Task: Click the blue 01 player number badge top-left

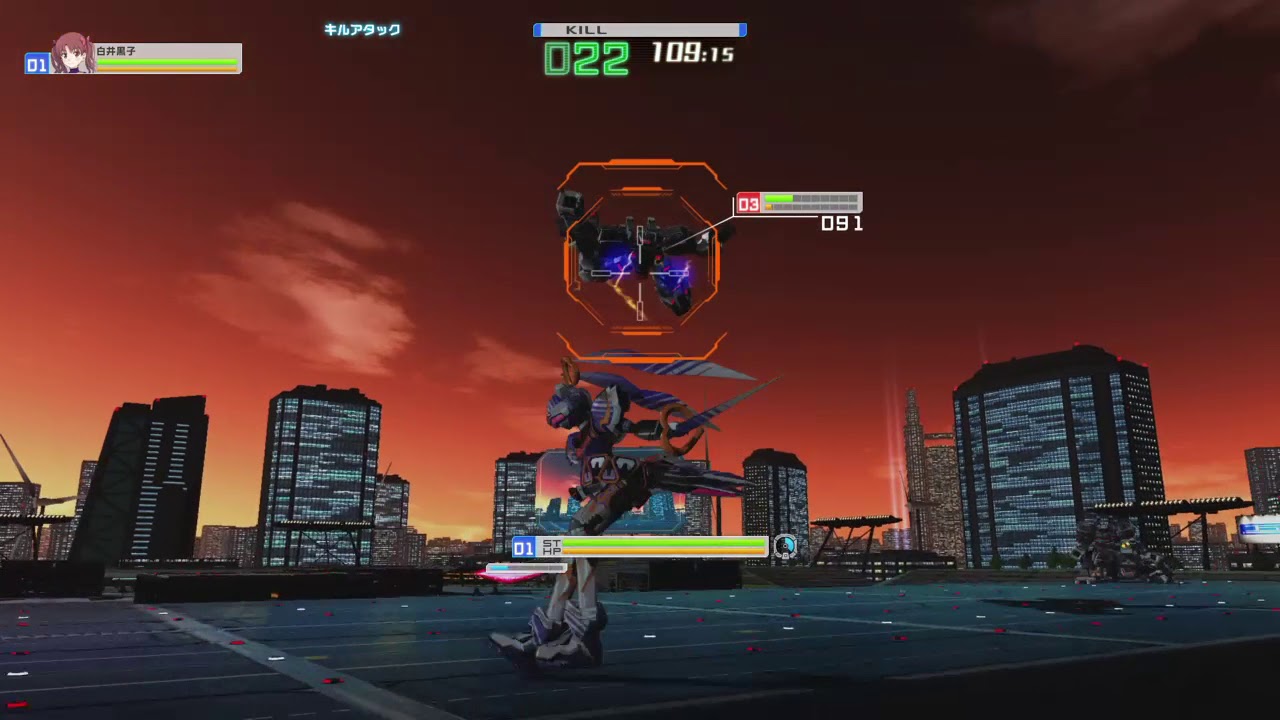Action: (x=39, y=66)
